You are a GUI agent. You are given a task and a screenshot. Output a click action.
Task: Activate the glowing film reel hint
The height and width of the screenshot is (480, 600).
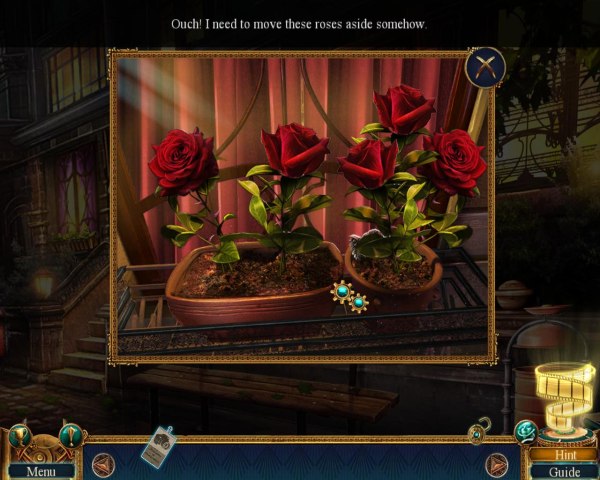click(564, 395)
